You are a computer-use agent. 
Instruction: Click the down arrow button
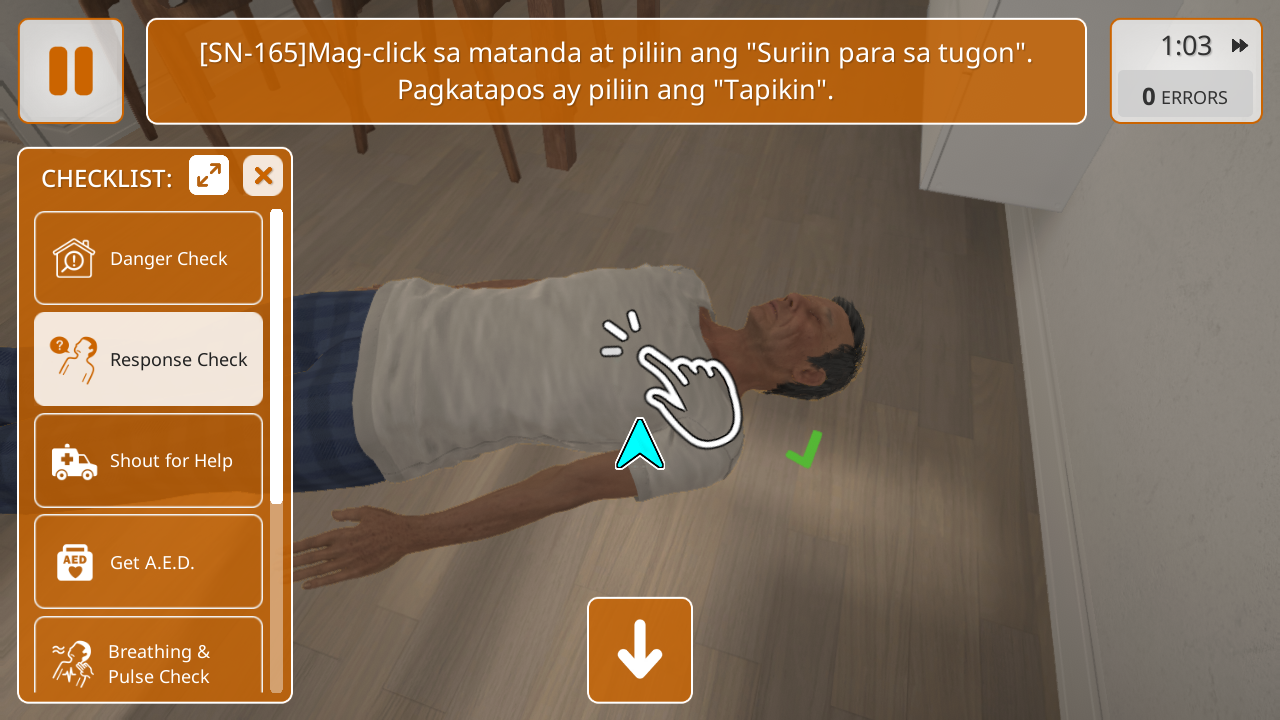[640, 650]
